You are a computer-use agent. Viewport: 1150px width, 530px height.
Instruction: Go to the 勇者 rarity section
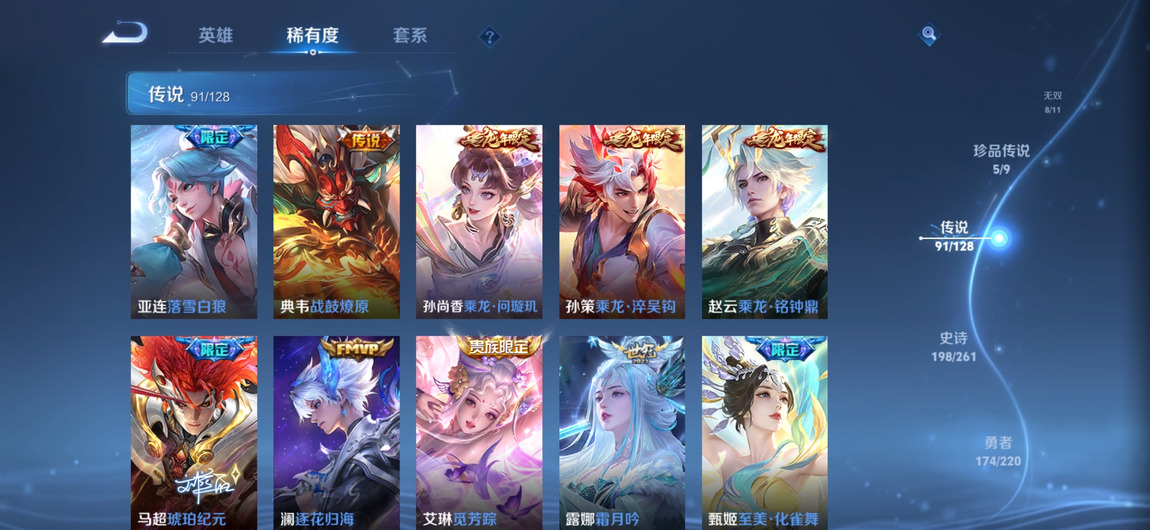point(998,451)
